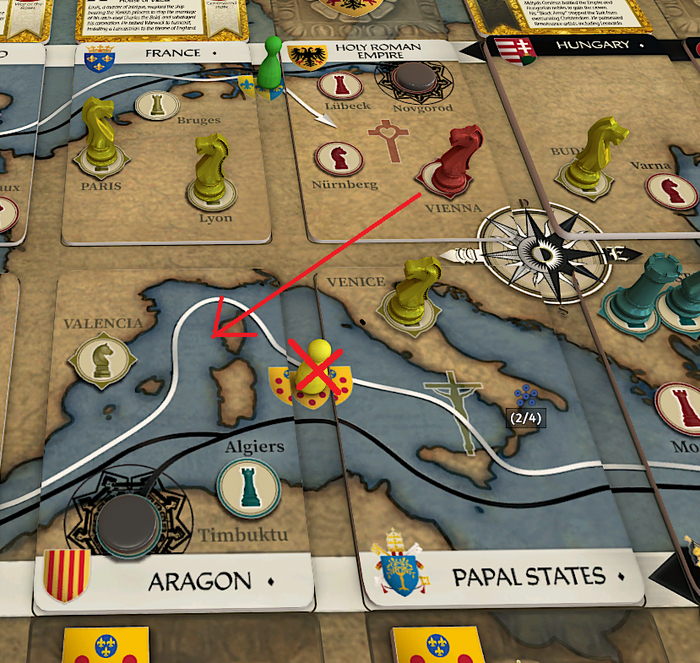Select the red knight token at Nürnberg
The image size is (700, 663).
[338, 158]
